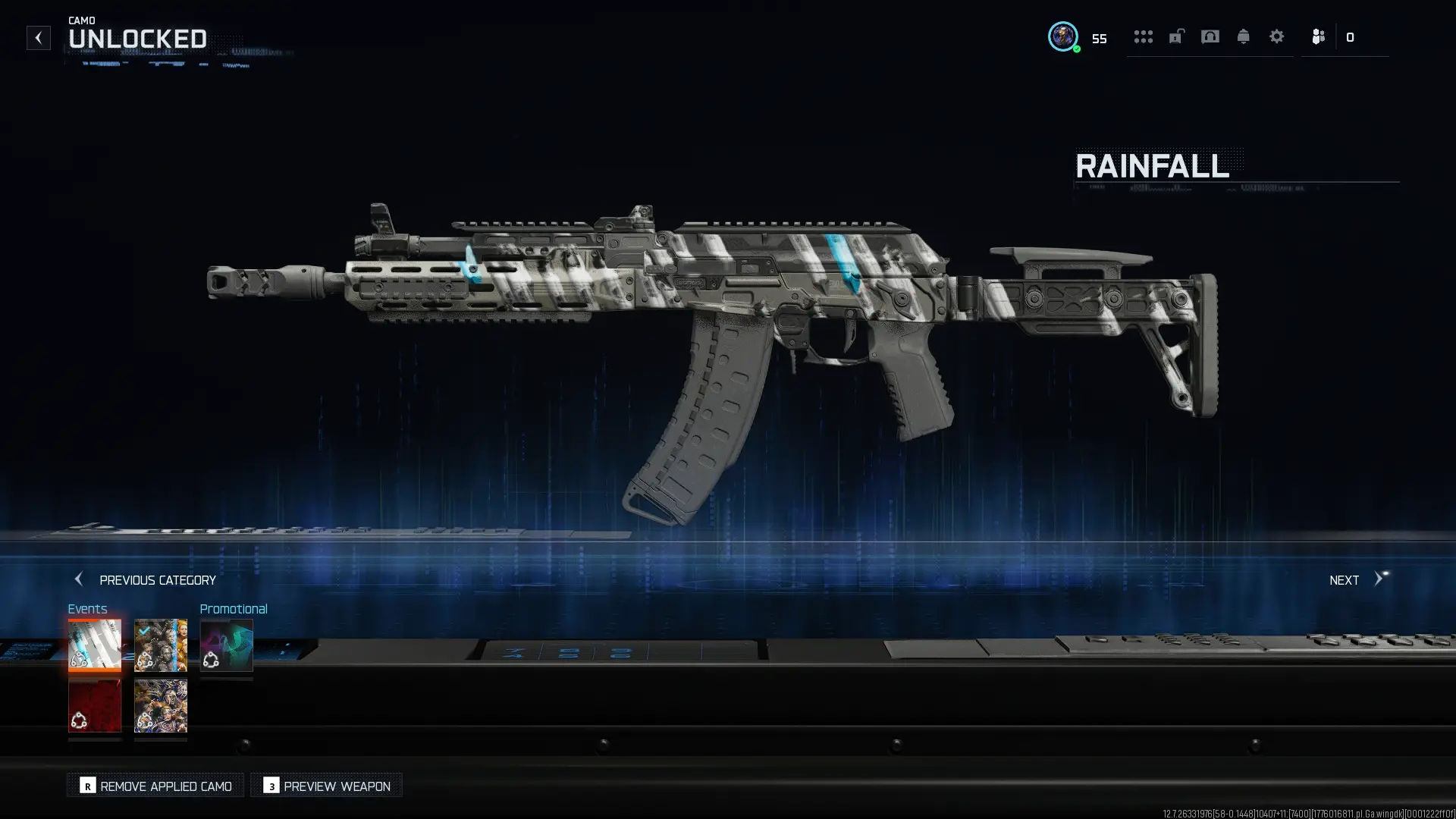Go back using the top-left arrow
The width and height of the screenshot is (1456, 819).
[39, 38]
